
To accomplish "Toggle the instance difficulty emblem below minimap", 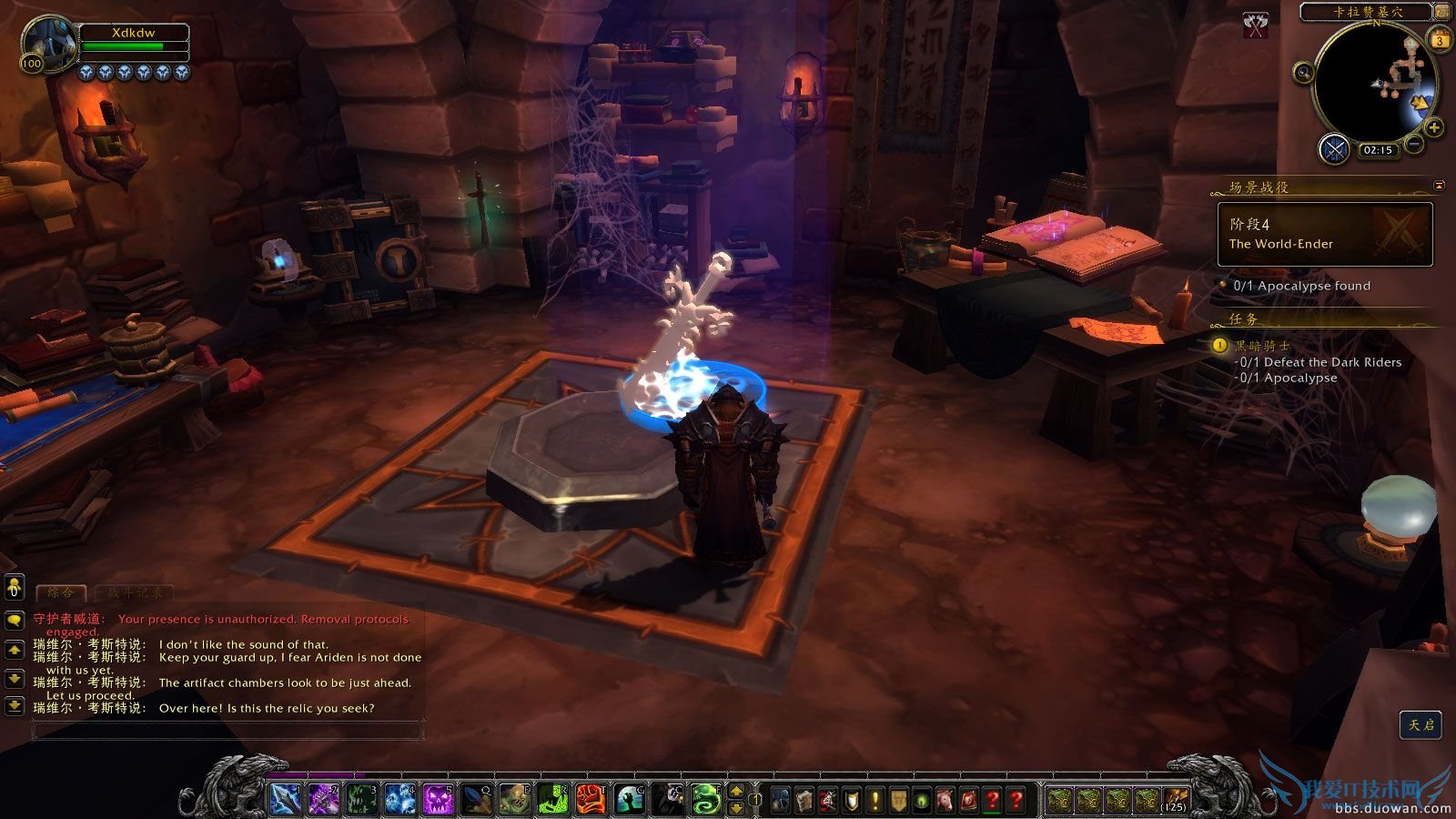I will coord(1334,149).
